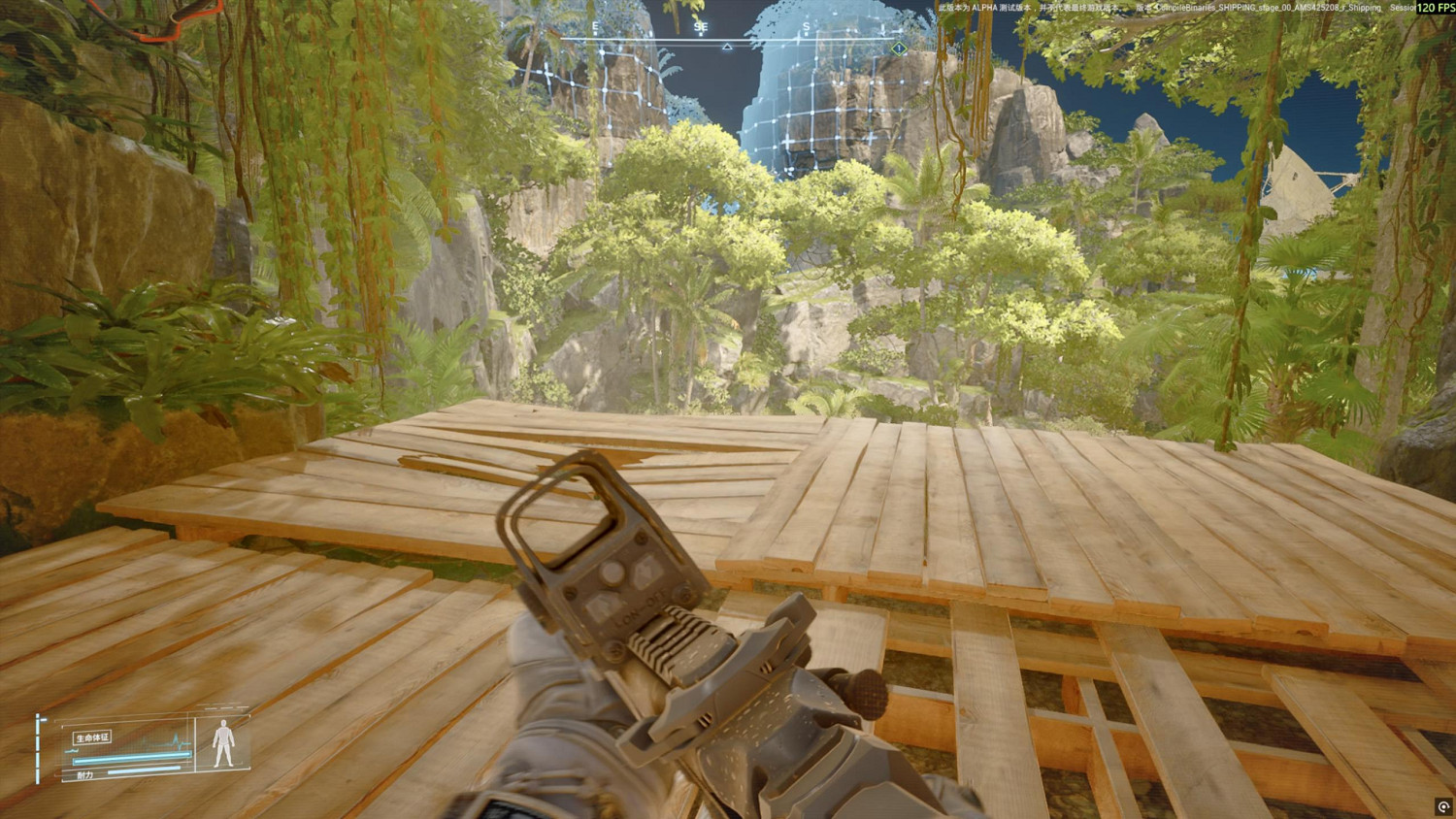
Task: Click the diamond waypoint marker numbered 1
Action: (x=899, y=48)
